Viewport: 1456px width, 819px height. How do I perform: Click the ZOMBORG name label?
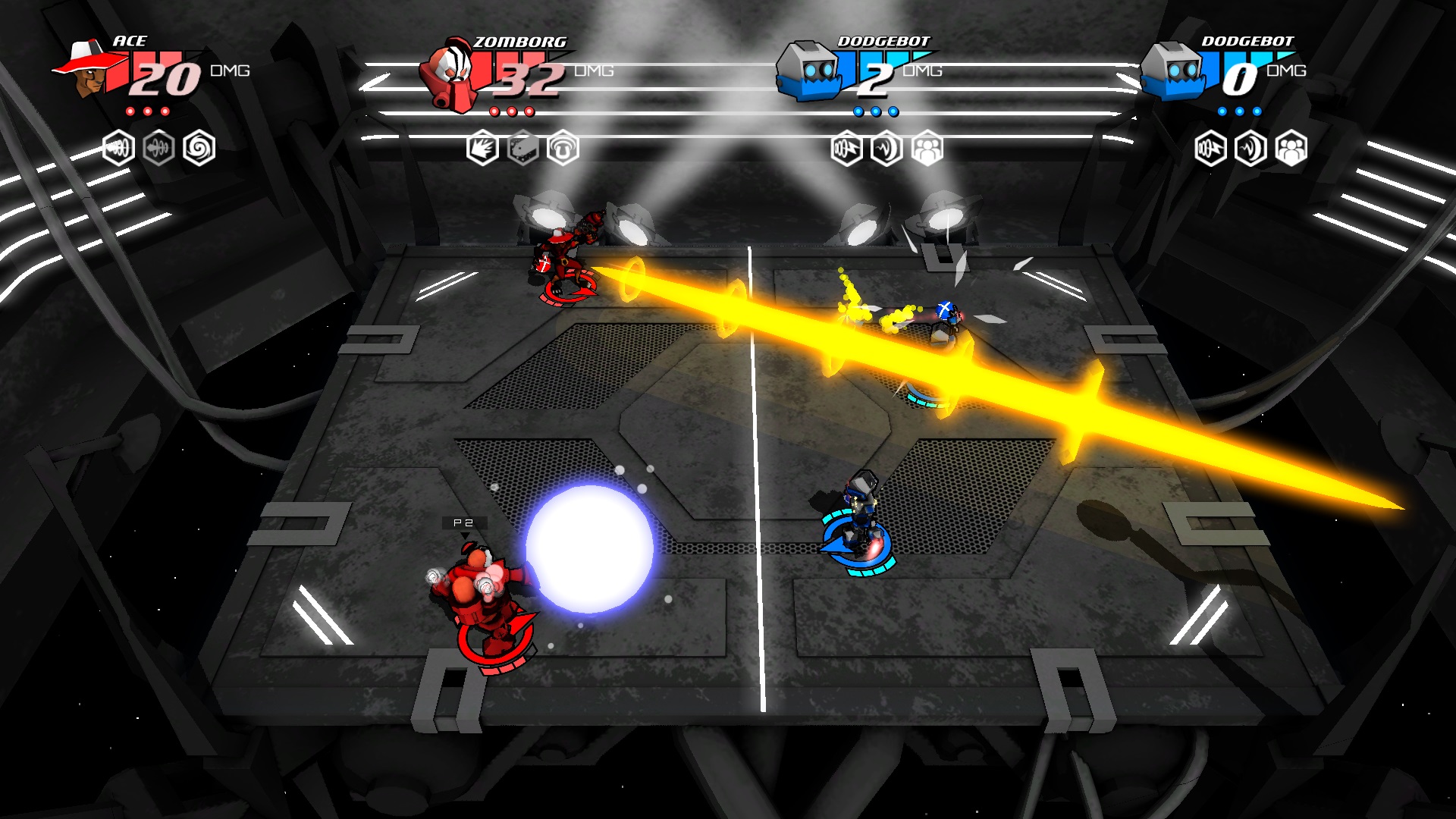pos(519,43)
